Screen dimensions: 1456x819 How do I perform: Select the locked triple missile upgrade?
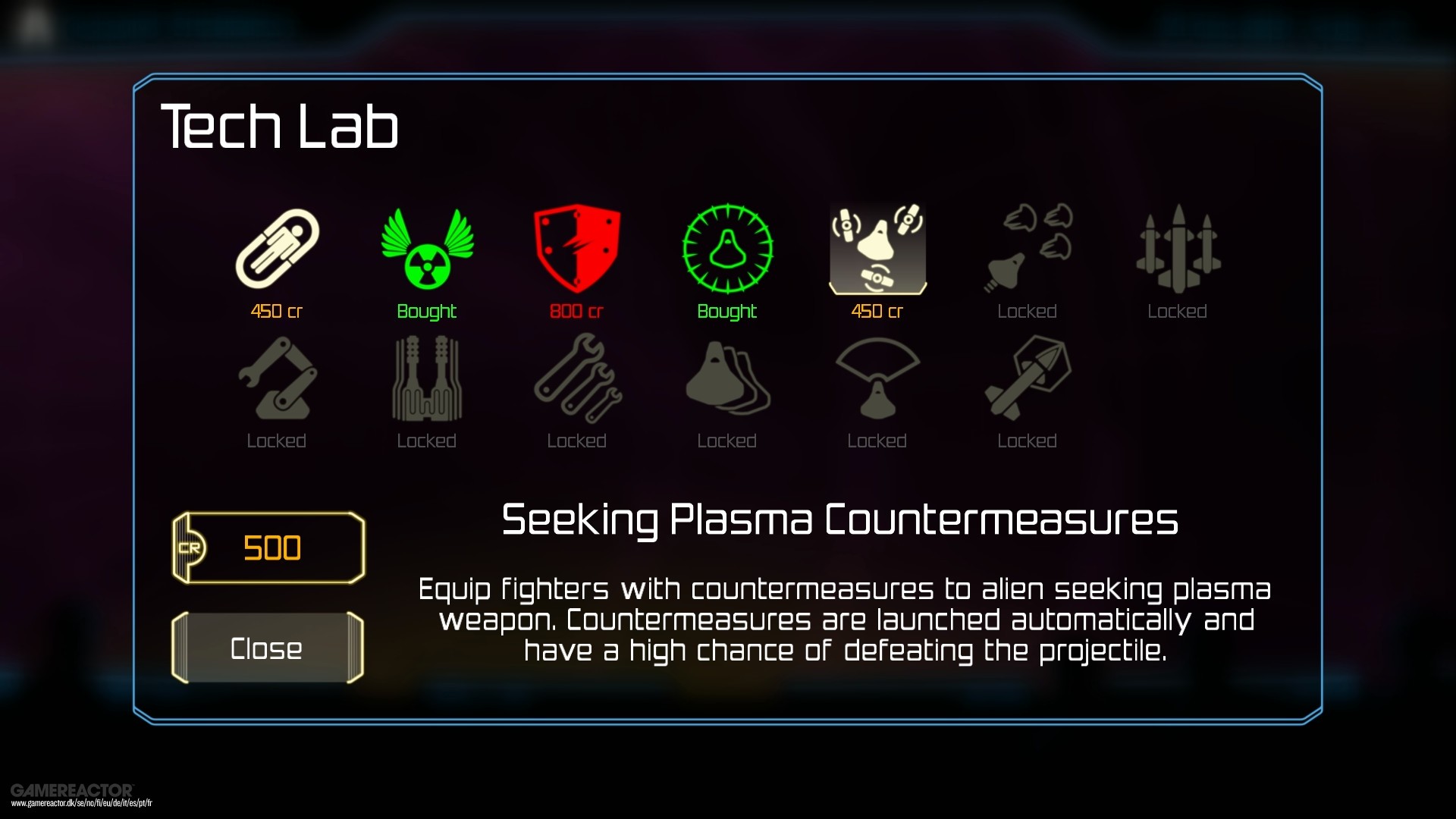pos(1178,248)
